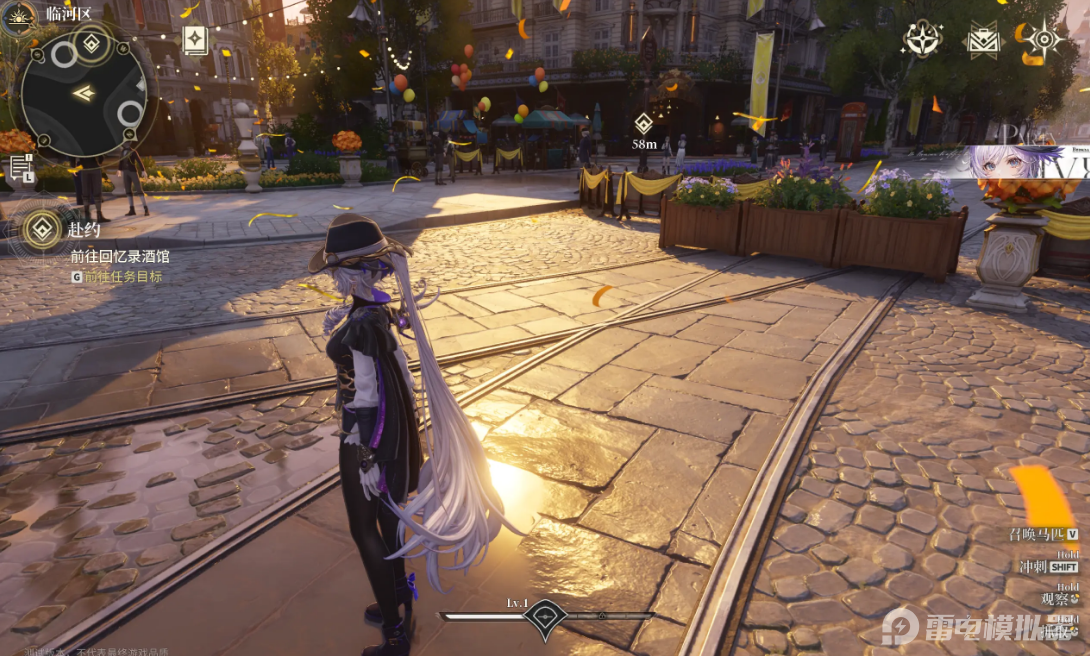
Task: Open the briefcase emblem menu icon
Action: [x=982, y=40]
